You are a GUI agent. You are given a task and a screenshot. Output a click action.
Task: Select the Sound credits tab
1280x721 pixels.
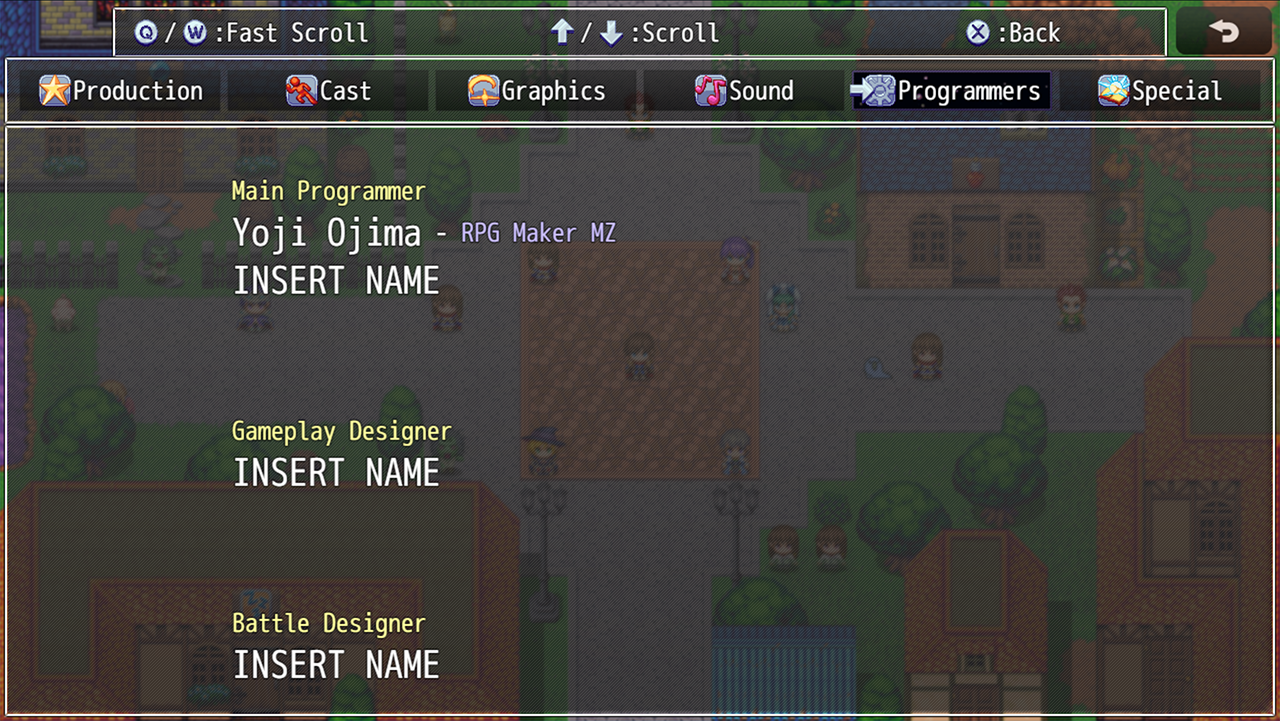pos(744,91)
